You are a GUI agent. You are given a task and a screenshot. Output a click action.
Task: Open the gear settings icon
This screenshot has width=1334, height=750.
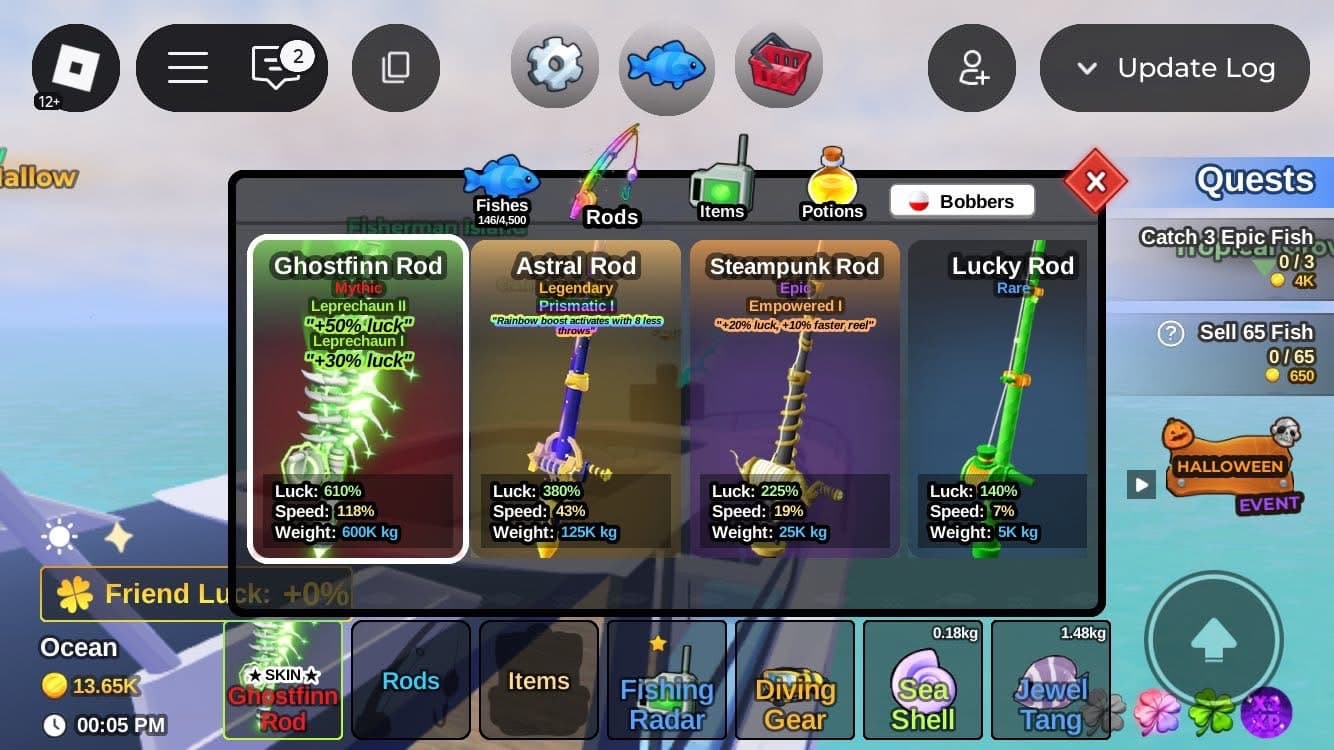coord(554,67)
